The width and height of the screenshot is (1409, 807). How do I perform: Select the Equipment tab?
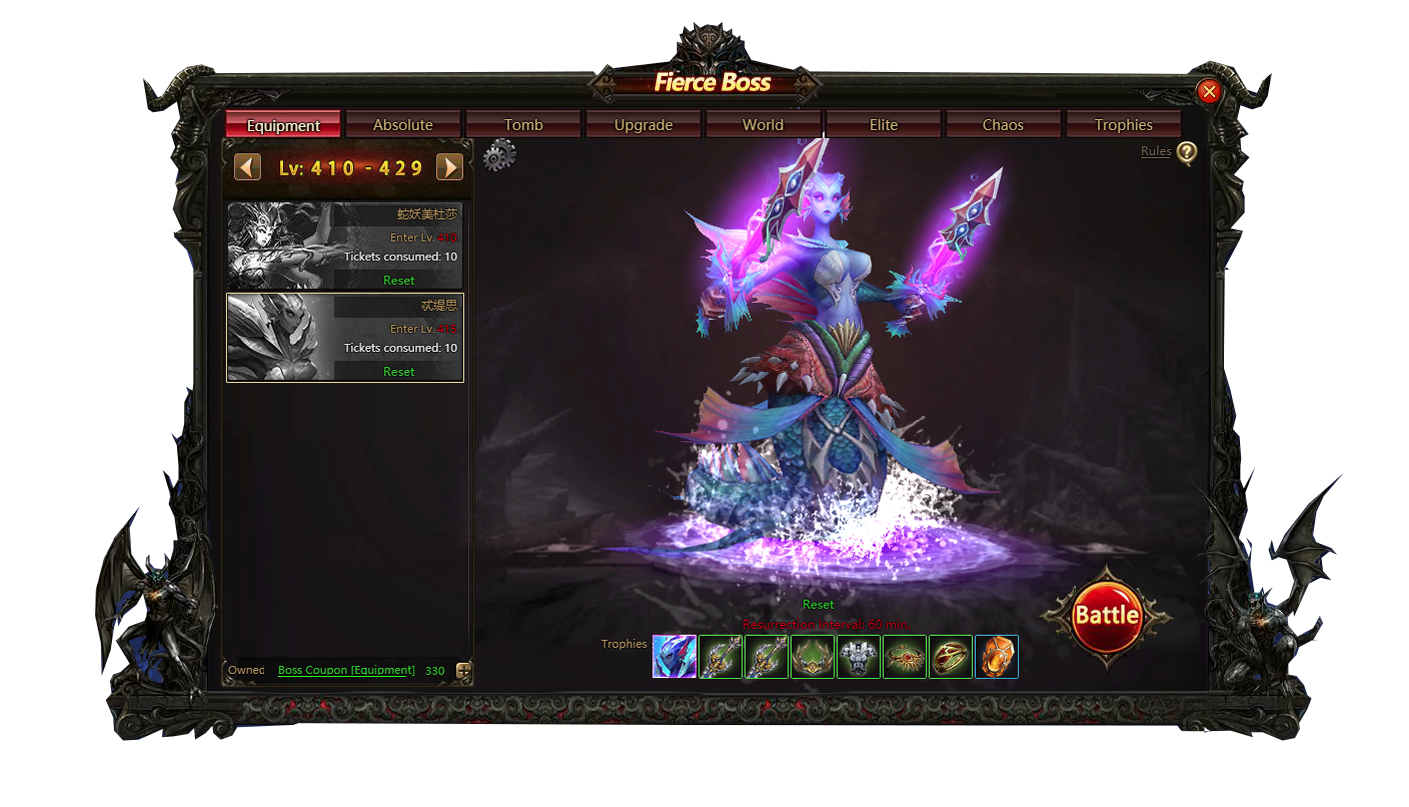coord(283,125)
